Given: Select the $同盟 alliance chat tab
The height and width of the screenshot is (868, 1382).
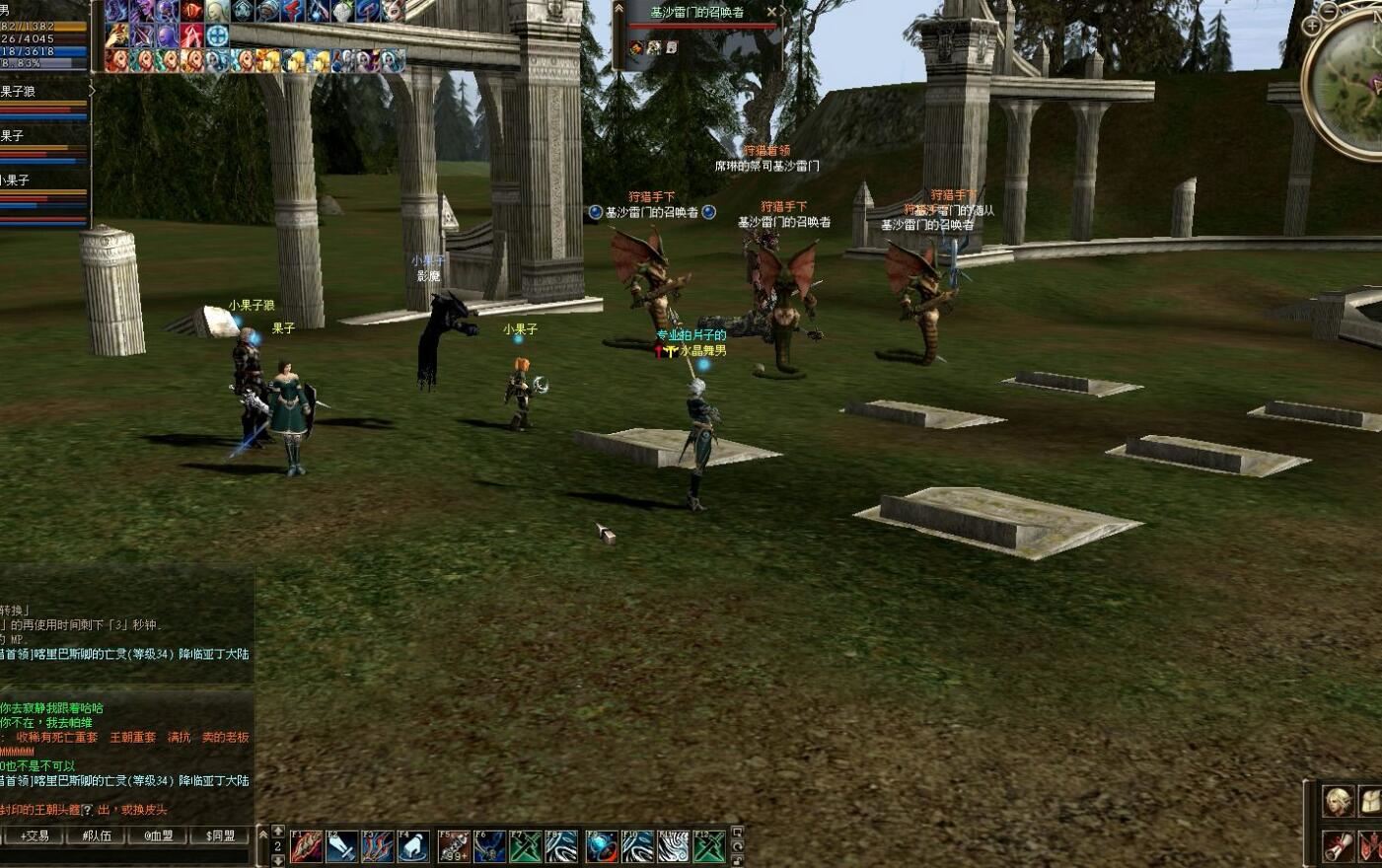Looking at the screenshot, I should pyautogui.click(x=220, y=835).
